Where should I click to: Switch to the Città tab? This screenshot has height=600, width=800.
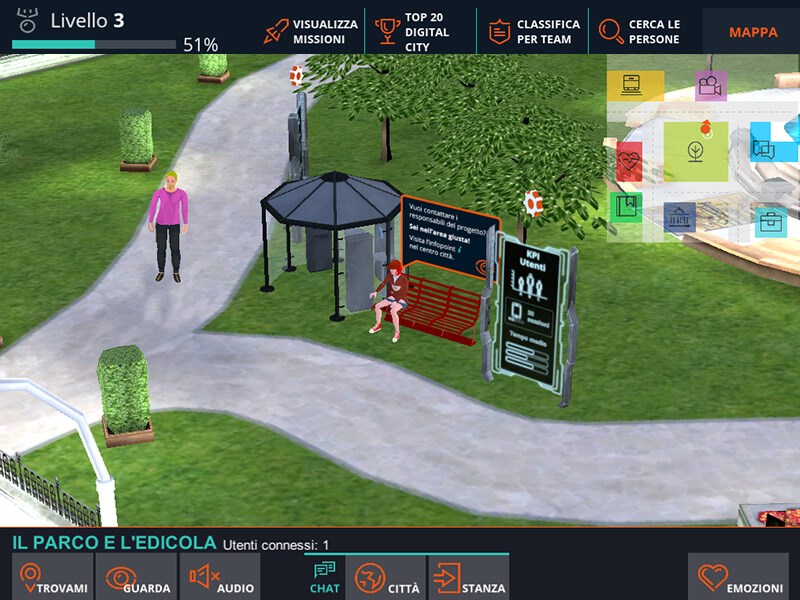click(x=388, y=578)
